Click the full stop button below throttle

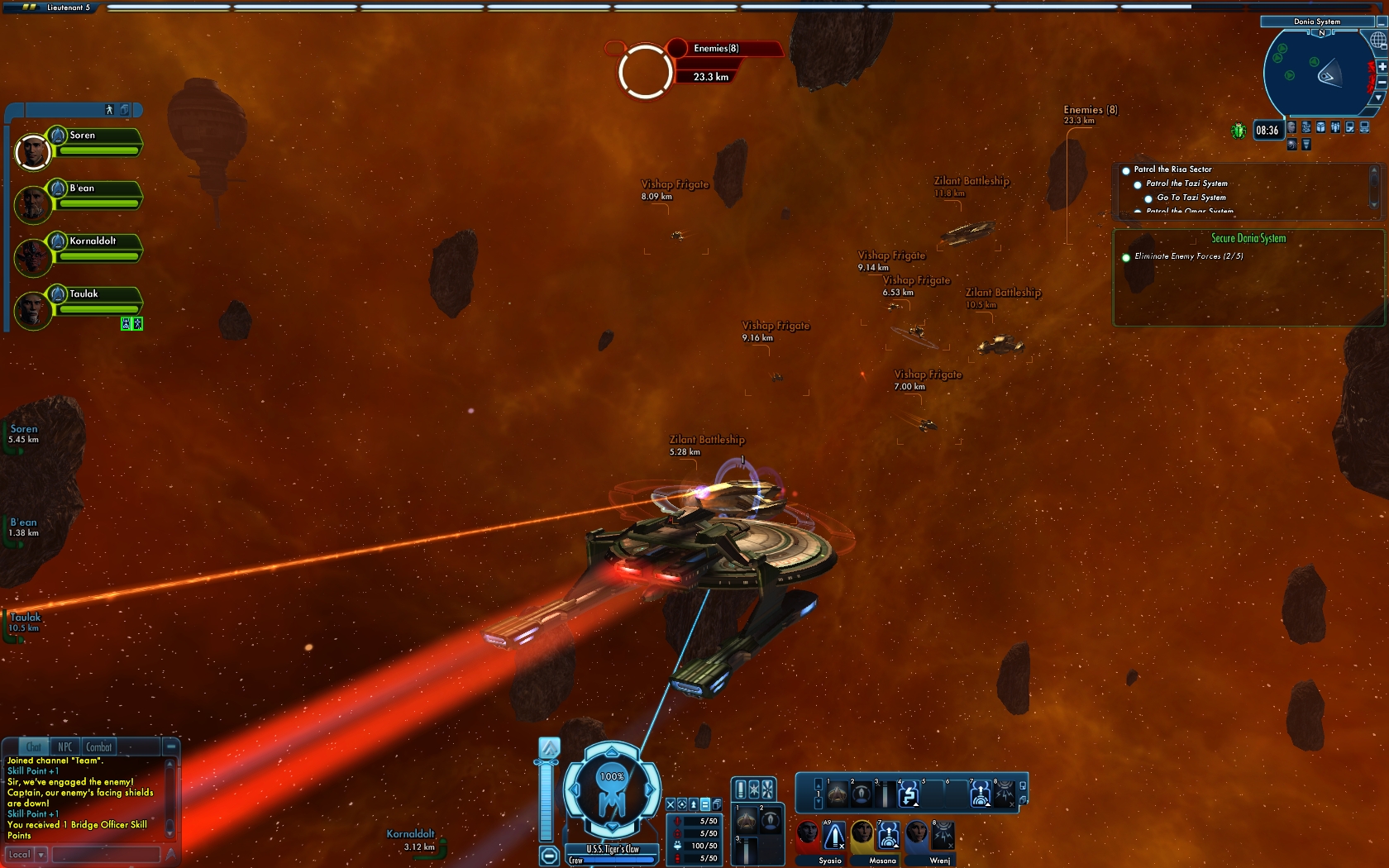(549, 856)
